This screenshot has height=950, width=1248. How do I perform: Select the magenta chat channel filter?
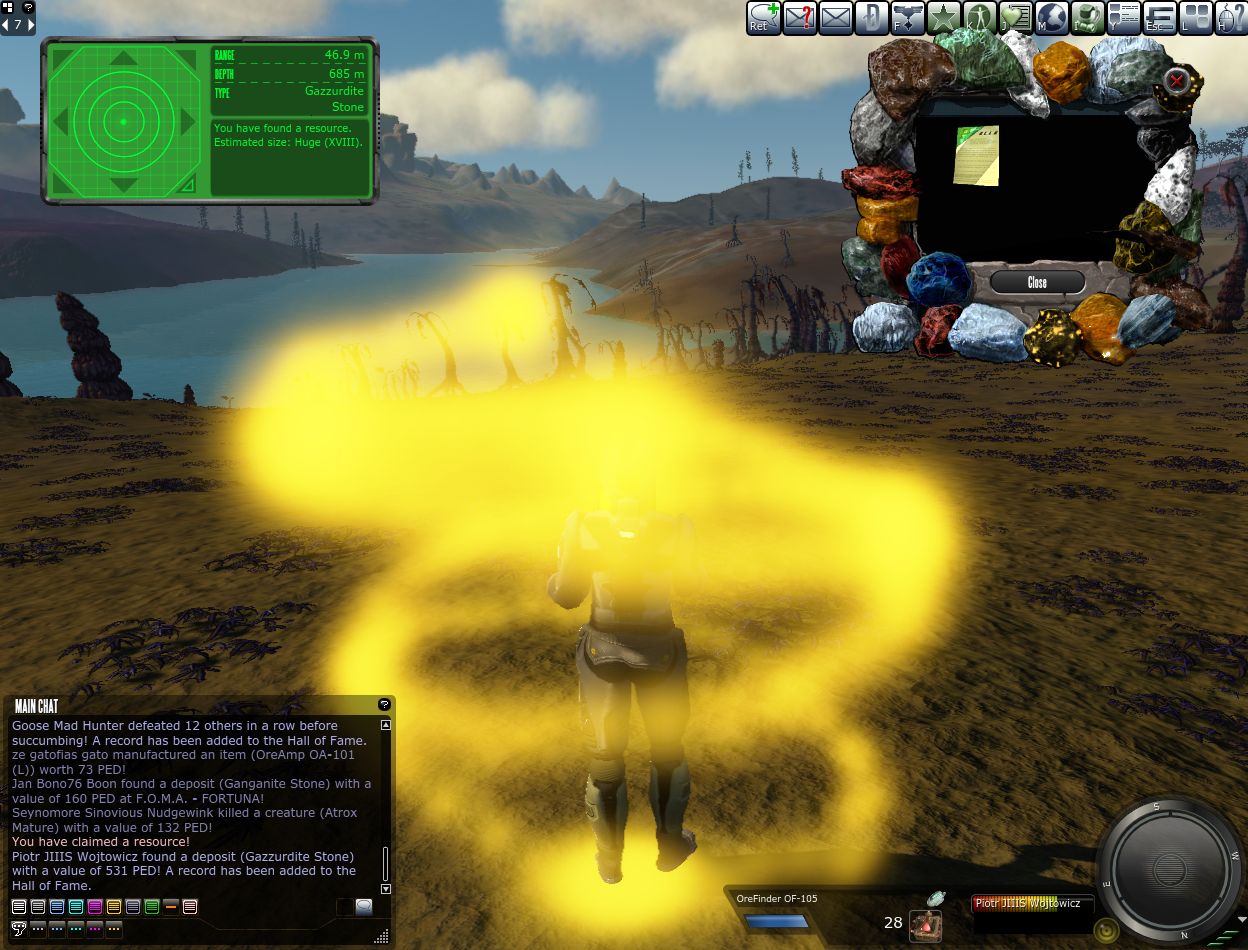click(95, 907)
